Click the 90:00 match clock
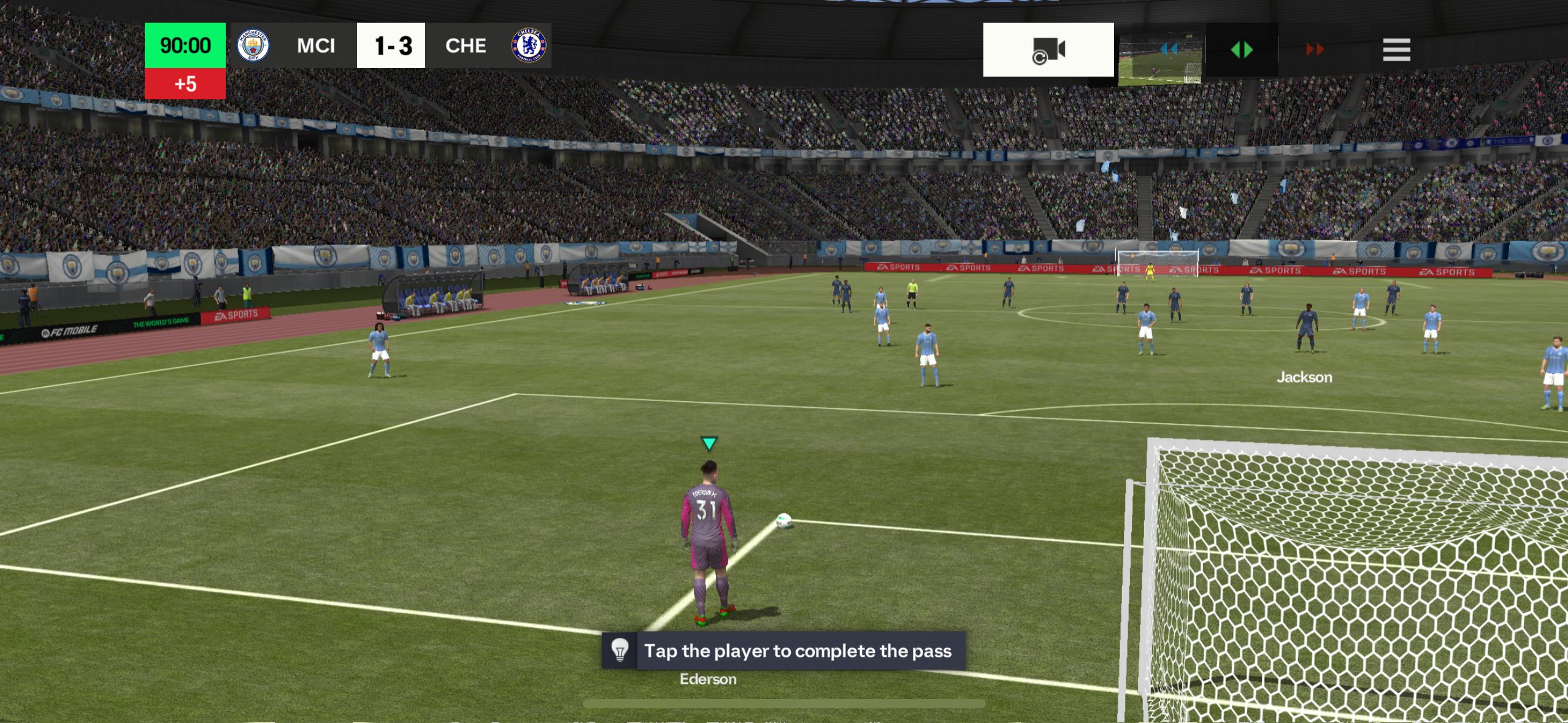The width and height of the screenshot is (1568, 723). point(185,45)
